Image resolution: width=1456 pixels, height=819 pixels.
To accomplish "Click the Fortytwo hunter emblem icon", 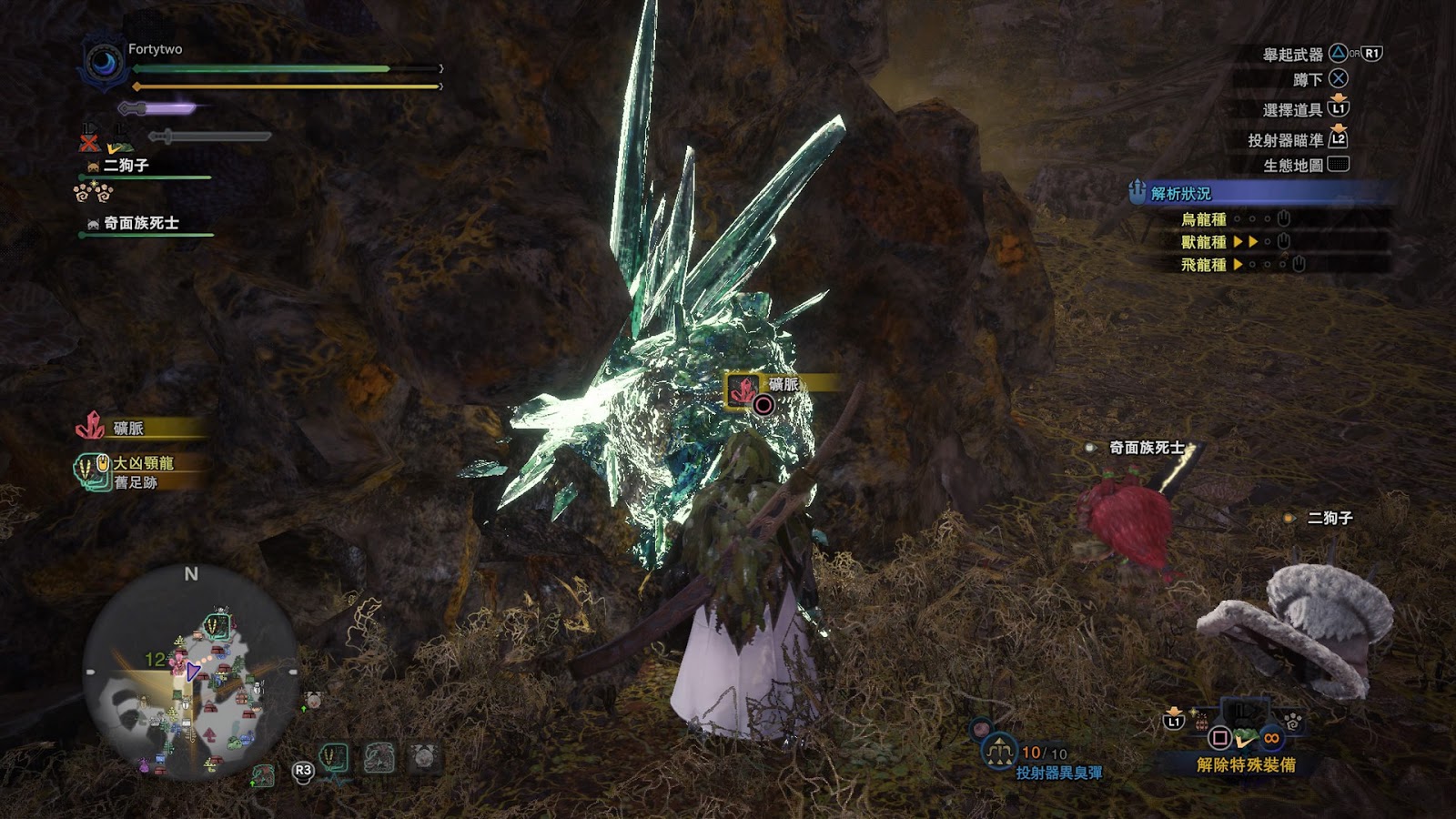I will [104, 64].
